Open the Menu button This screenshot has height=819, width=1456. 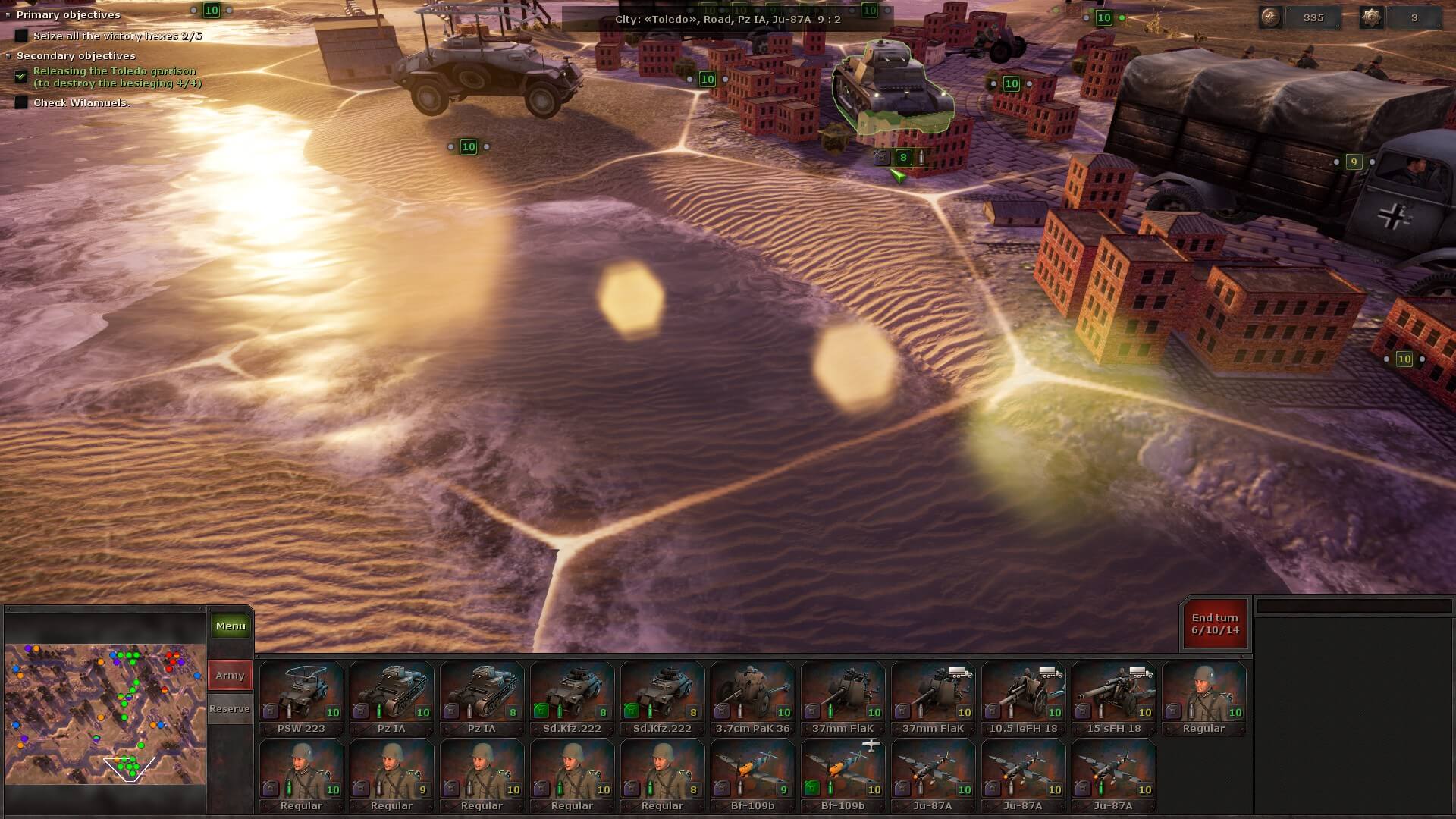tap(231, 626)
